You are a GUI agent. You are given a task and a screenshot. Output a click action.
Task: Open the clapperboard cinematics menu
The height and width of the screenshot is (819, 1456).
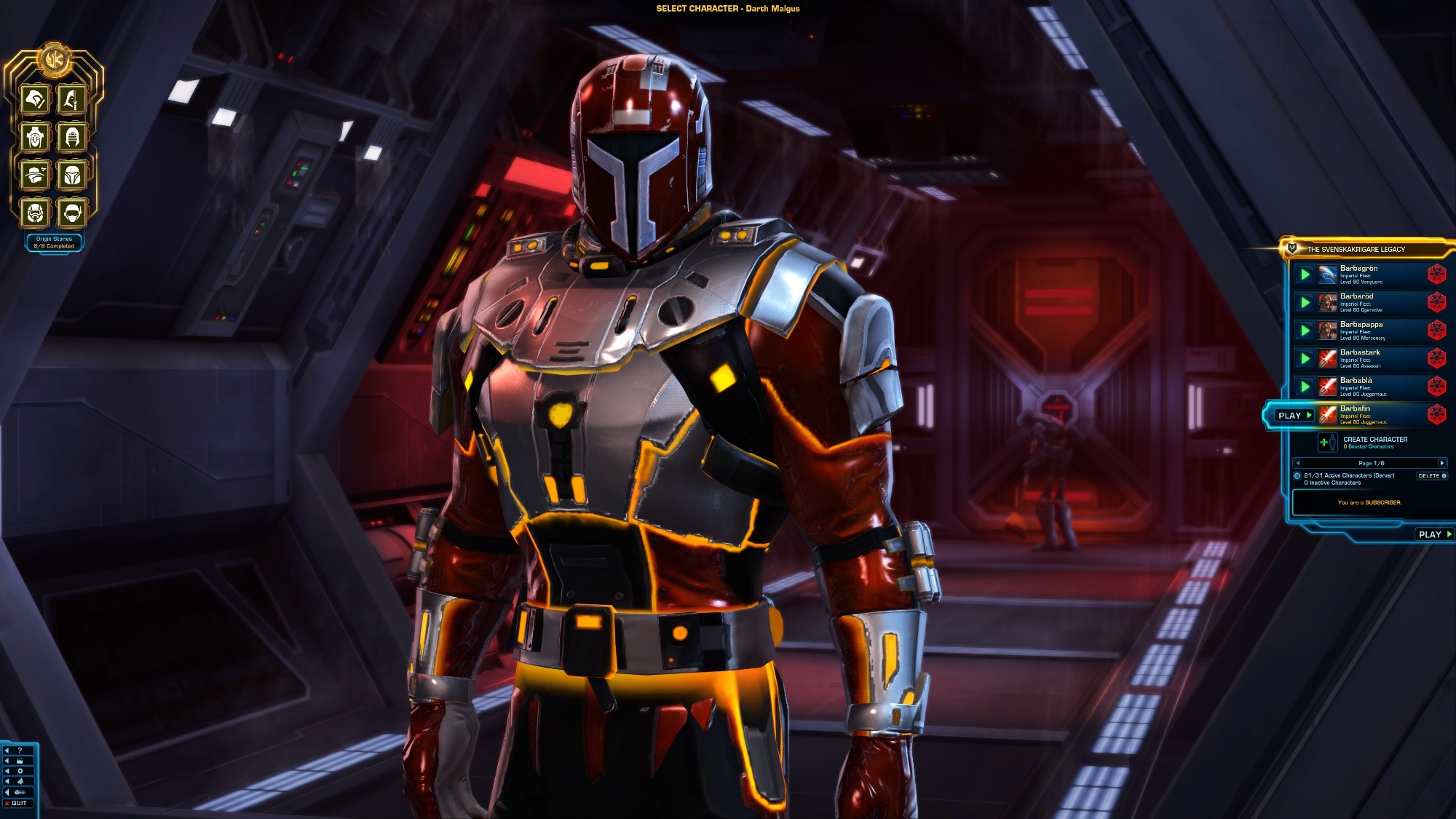pyautogui.click(x=20, y=760)
